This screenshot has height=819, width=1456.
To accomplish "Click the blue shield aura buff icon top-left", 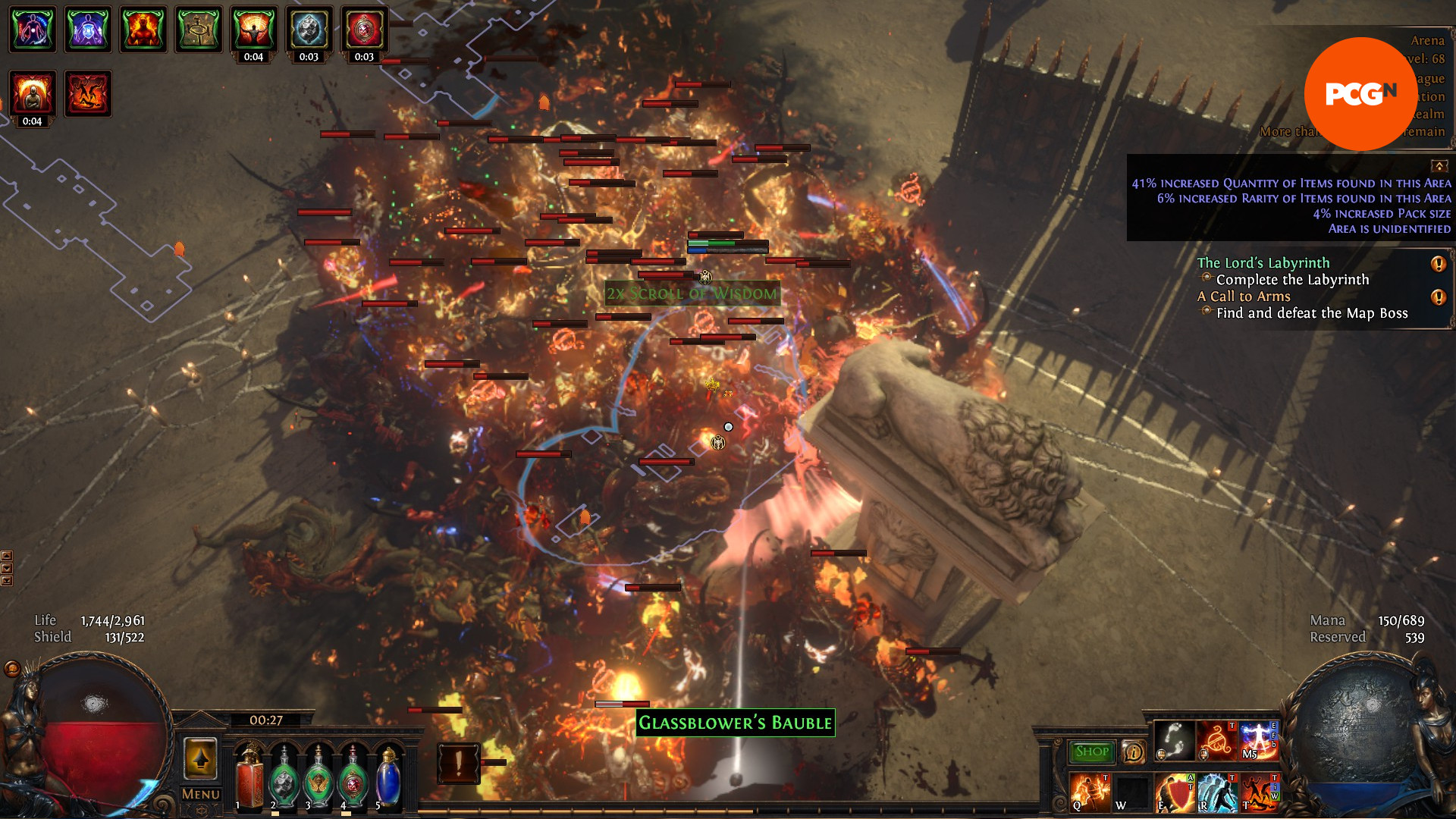I will click(x=88, y=30).
